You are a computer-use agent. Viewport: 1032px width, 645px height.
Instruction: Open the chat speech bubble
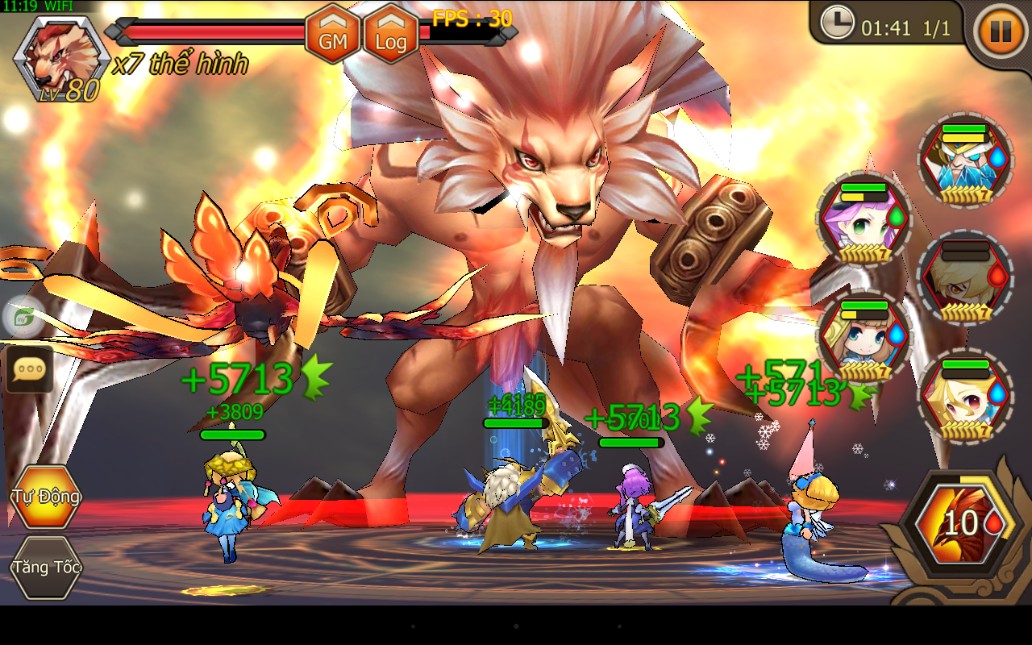click(28, 369)
